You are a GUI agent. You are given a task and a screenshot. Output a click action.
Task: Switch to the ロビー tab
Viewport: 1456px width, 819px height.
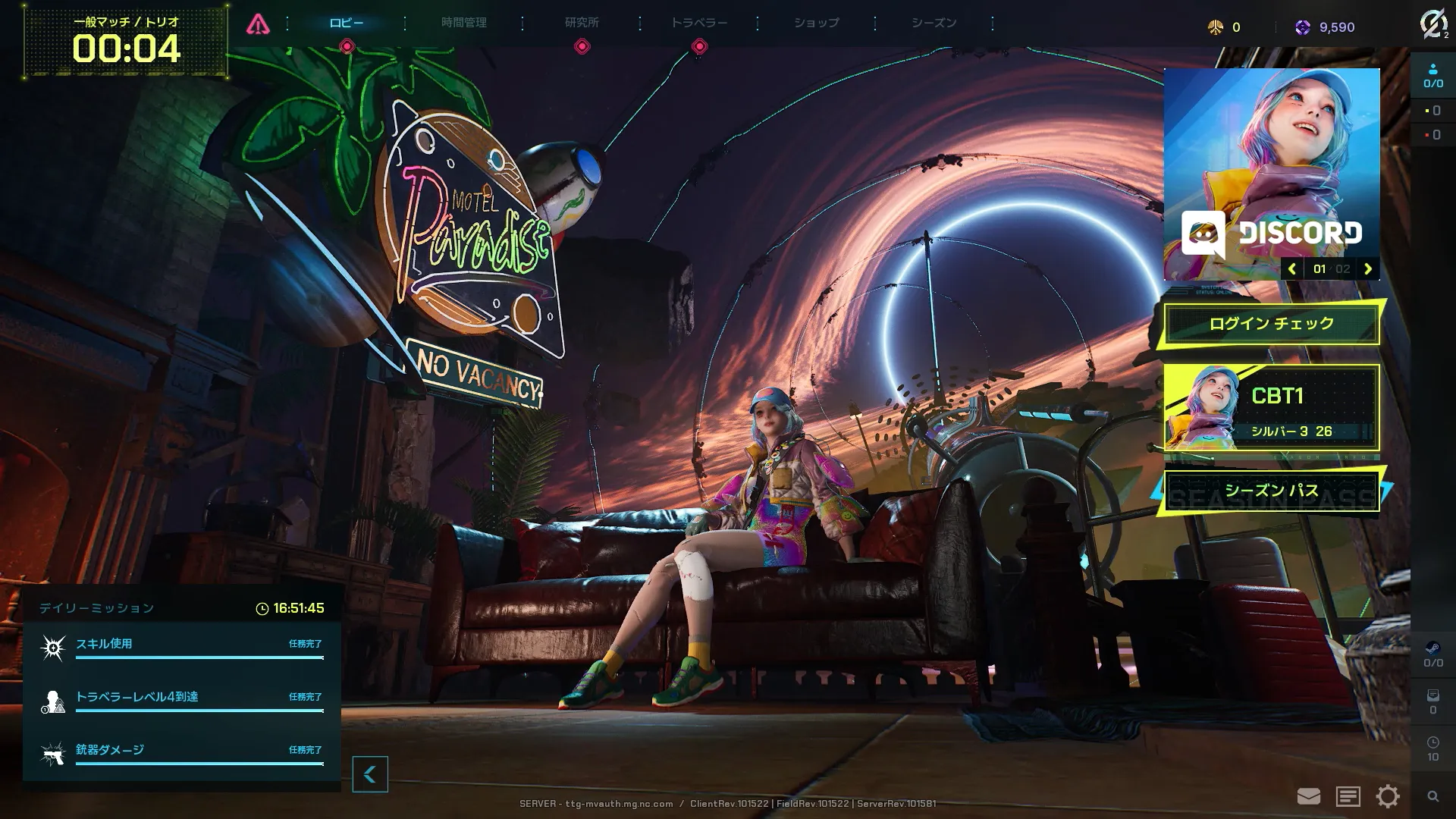[x=347, y=23]
